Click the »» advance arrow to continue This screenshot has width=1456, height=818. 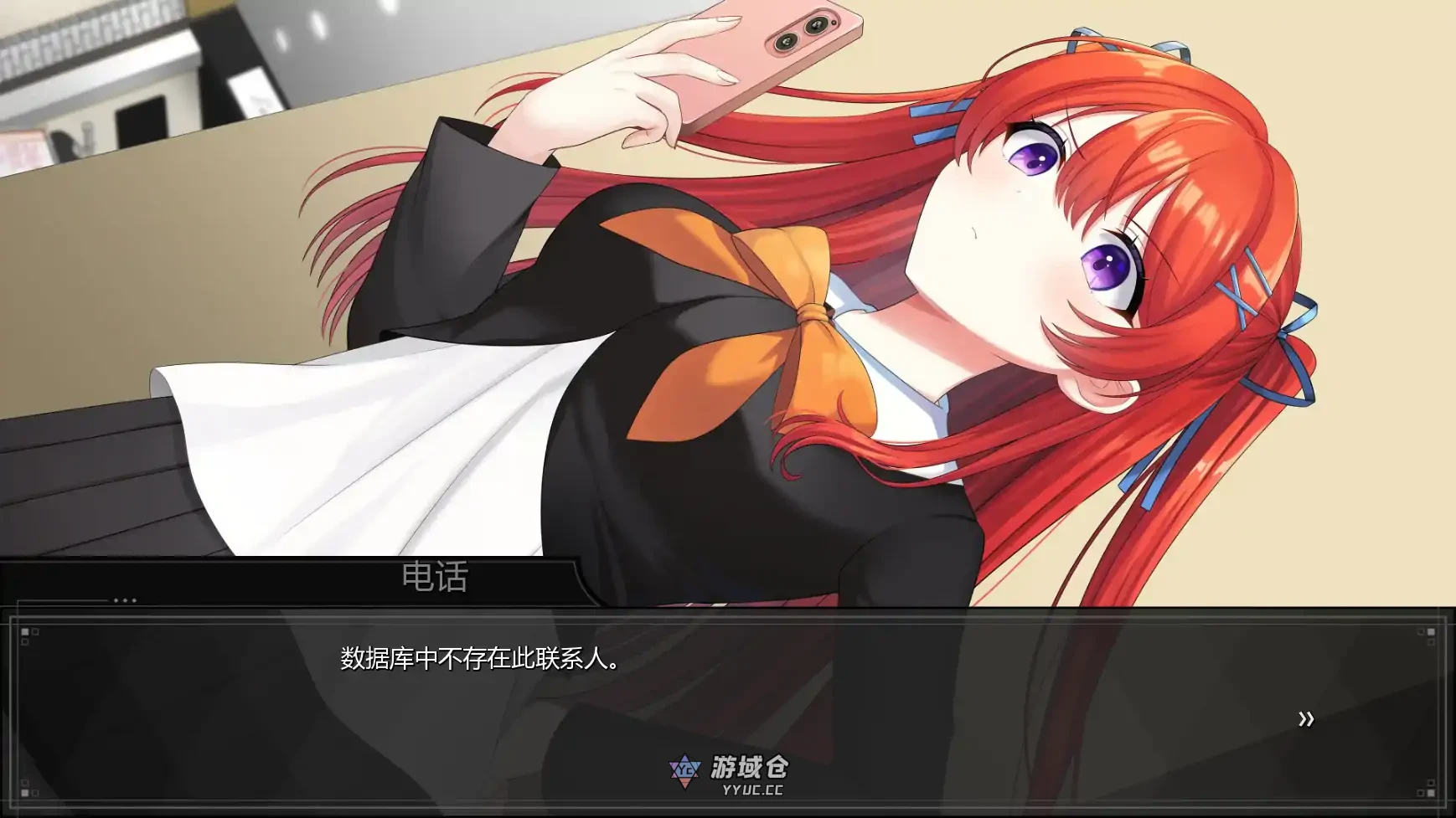[1305, 718]
